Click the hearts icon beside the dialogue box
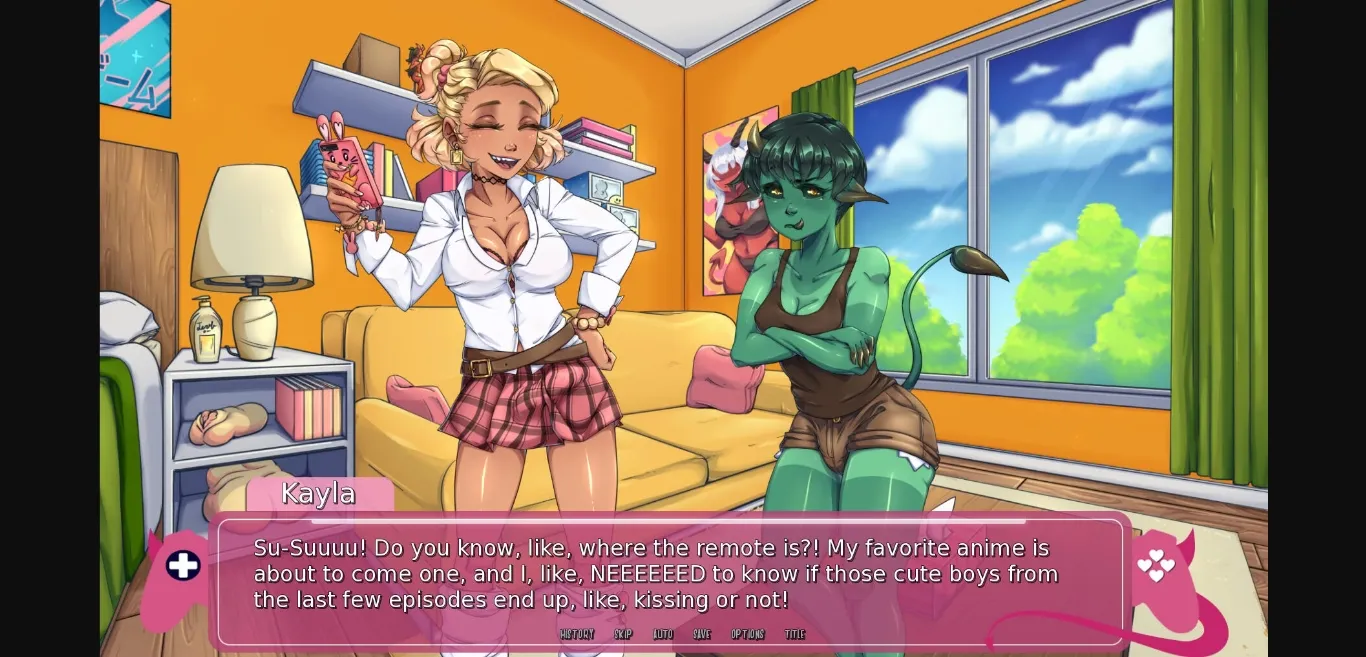 1156,565
